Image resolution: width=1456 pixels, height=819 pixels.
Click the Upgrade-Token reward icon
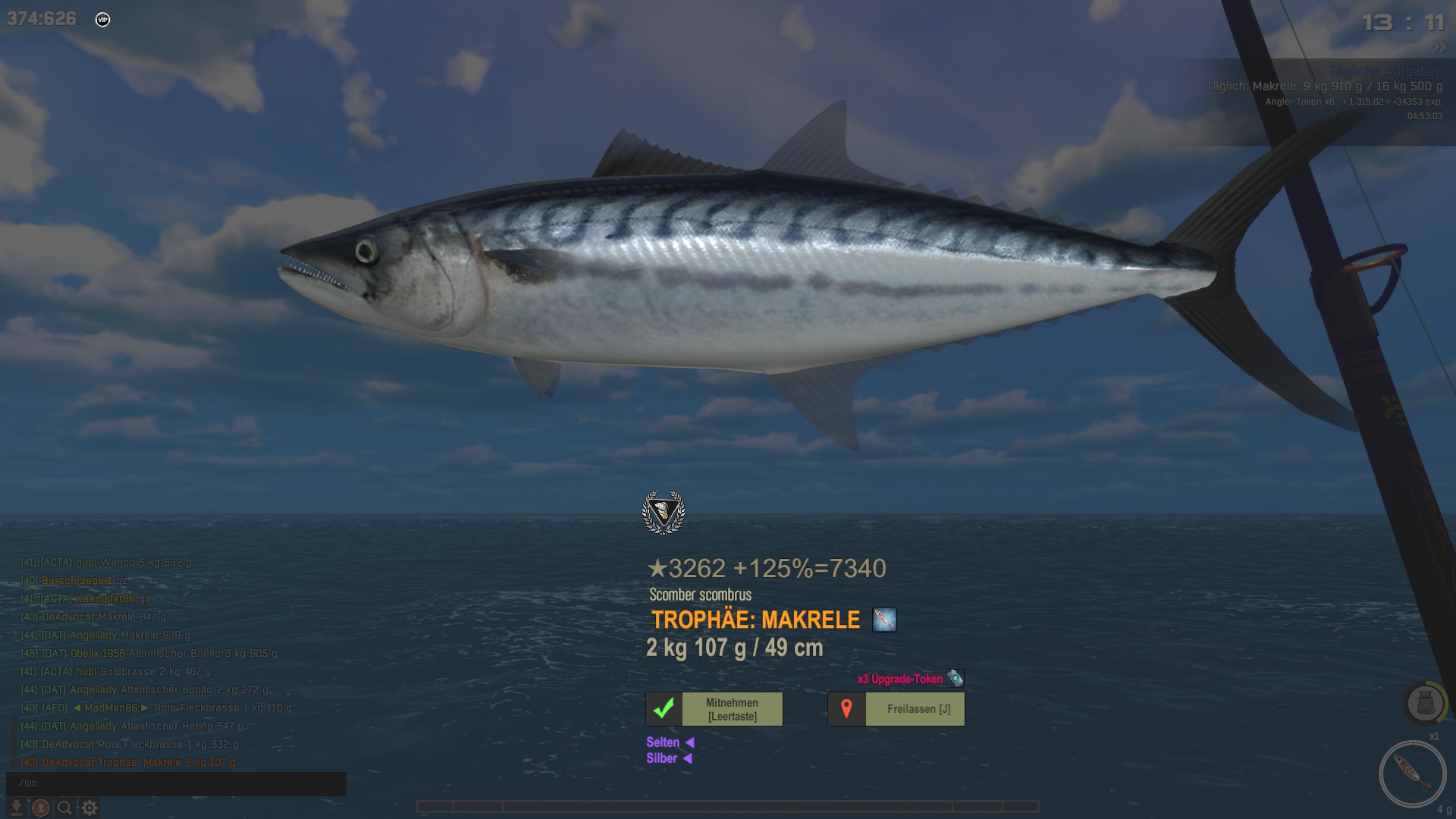(955, 679)
